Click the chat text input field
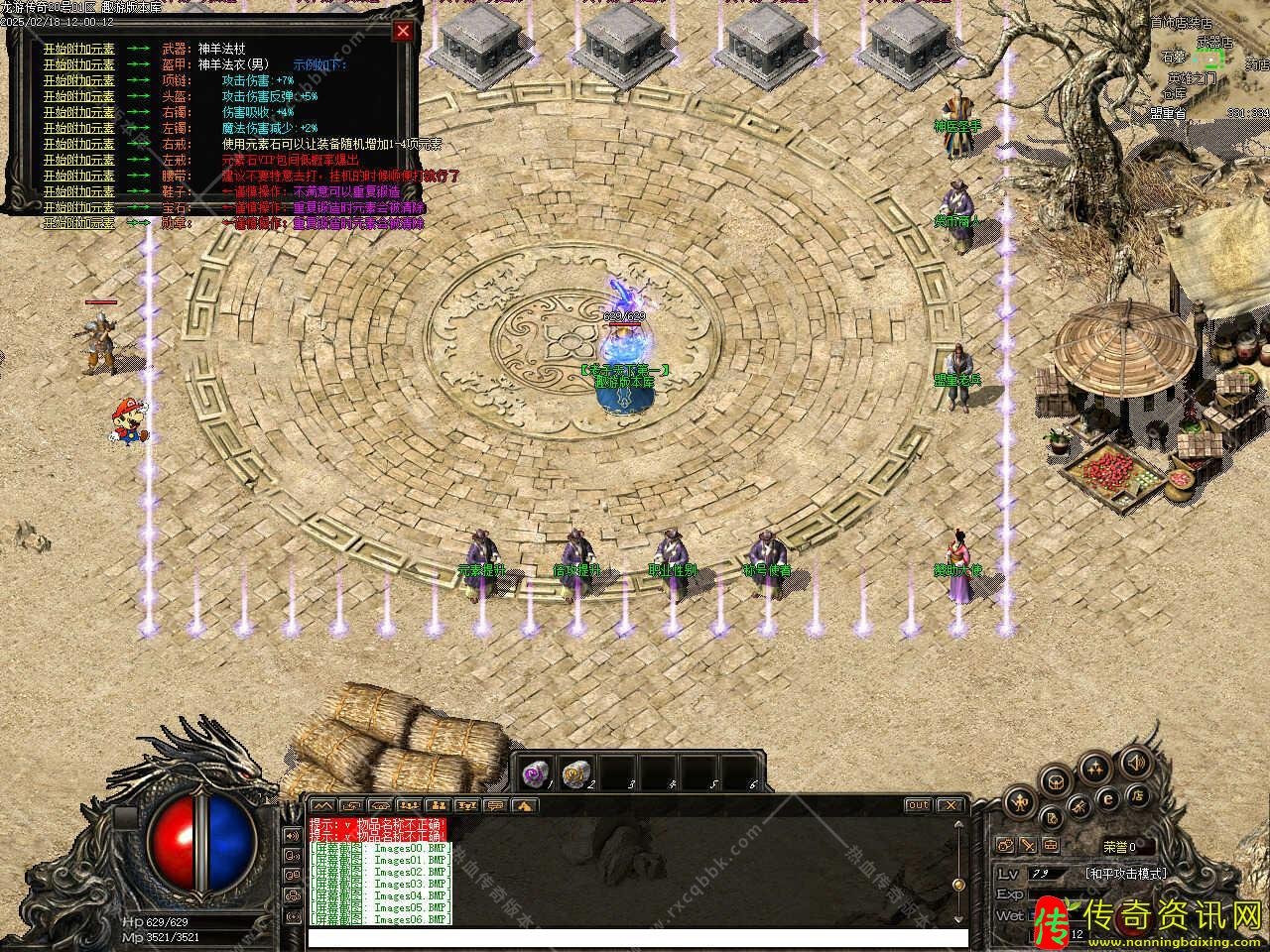1270x952 pixels. [x=635, y=937]
